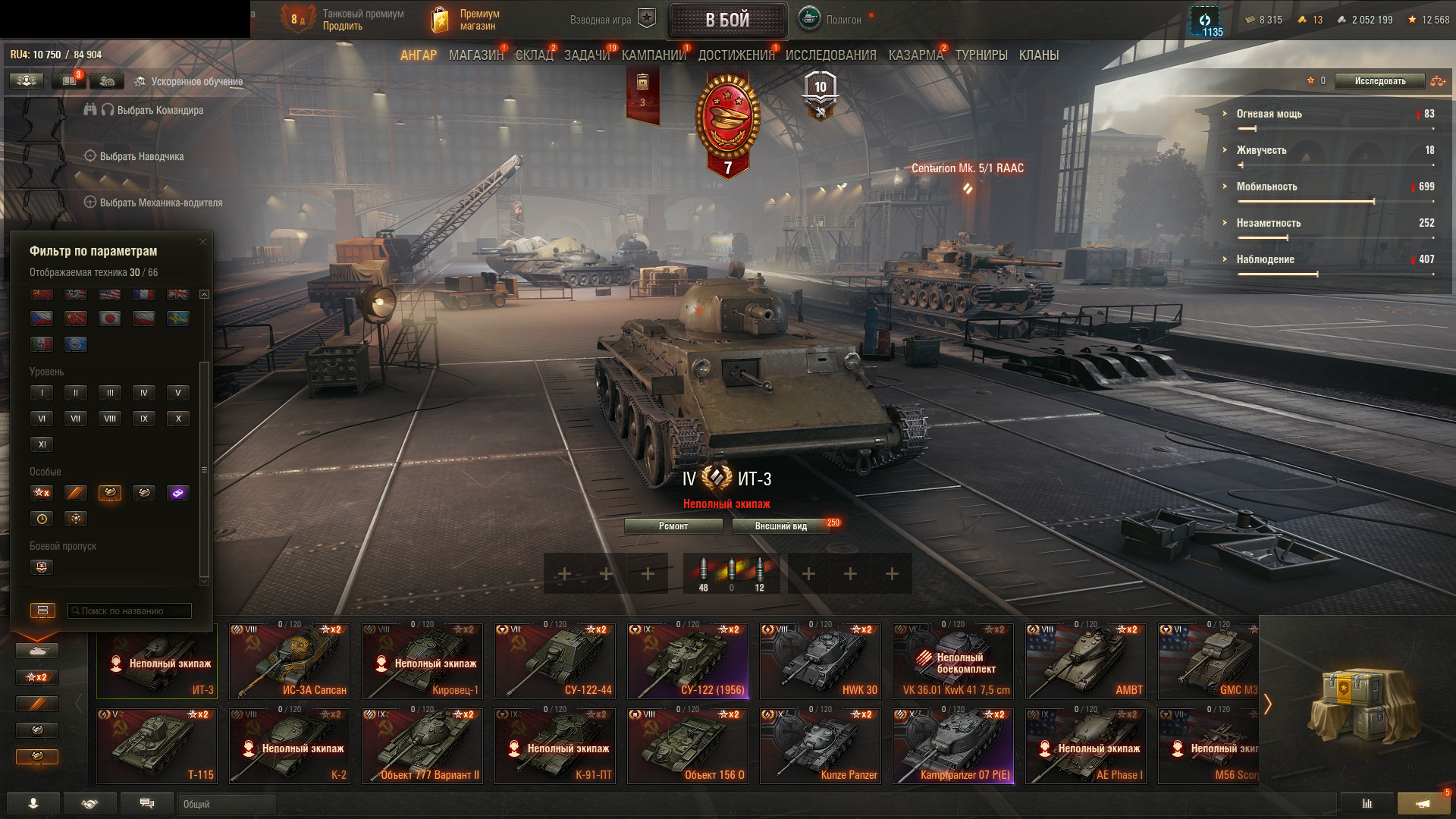Open the КЛАНЫ section

(1038, 55)
